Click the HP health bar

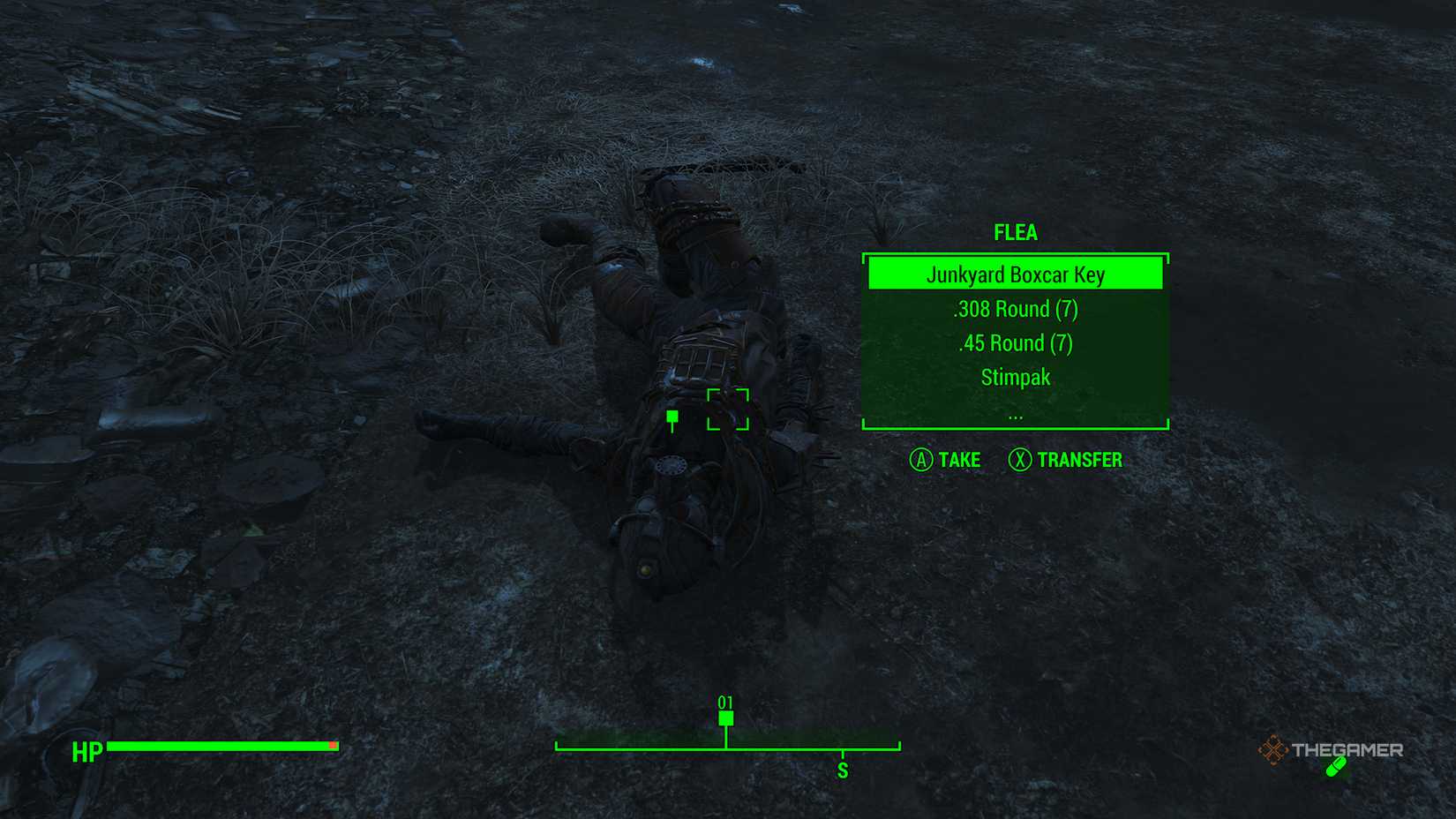click(x=221, y=746)
